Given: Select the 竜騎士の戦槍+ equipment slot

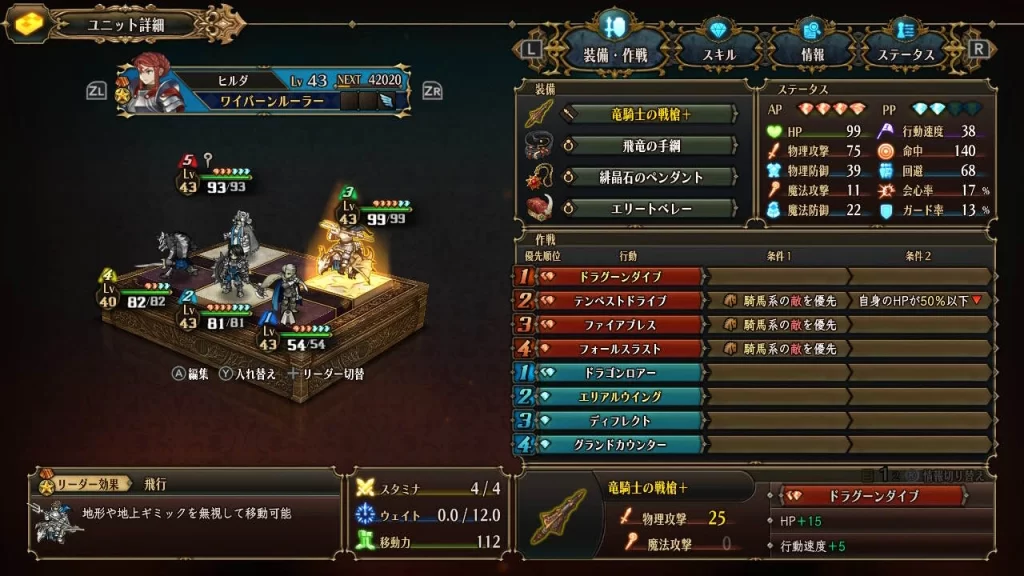Looking at the screenshot, I should click(x=656, y=115).
